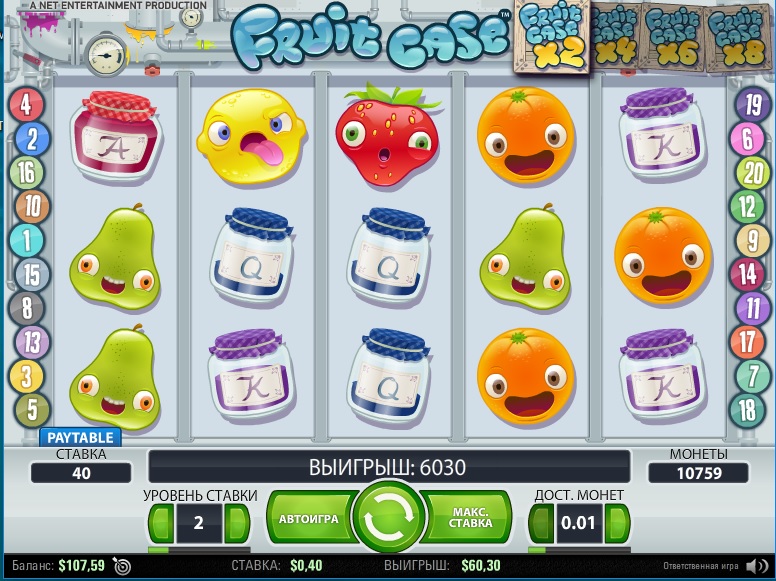Viewport: 776px width, 581px height.
Task: Select payline number 19
Action: coord(748,103)
